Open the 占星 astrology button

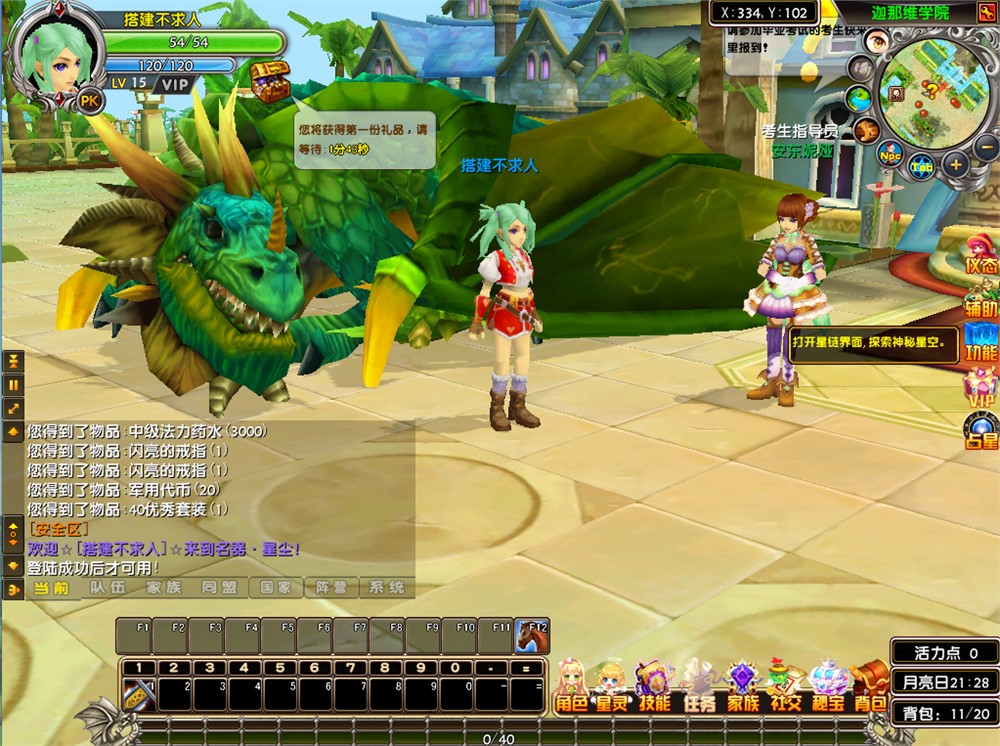click(x=982, y=432)
